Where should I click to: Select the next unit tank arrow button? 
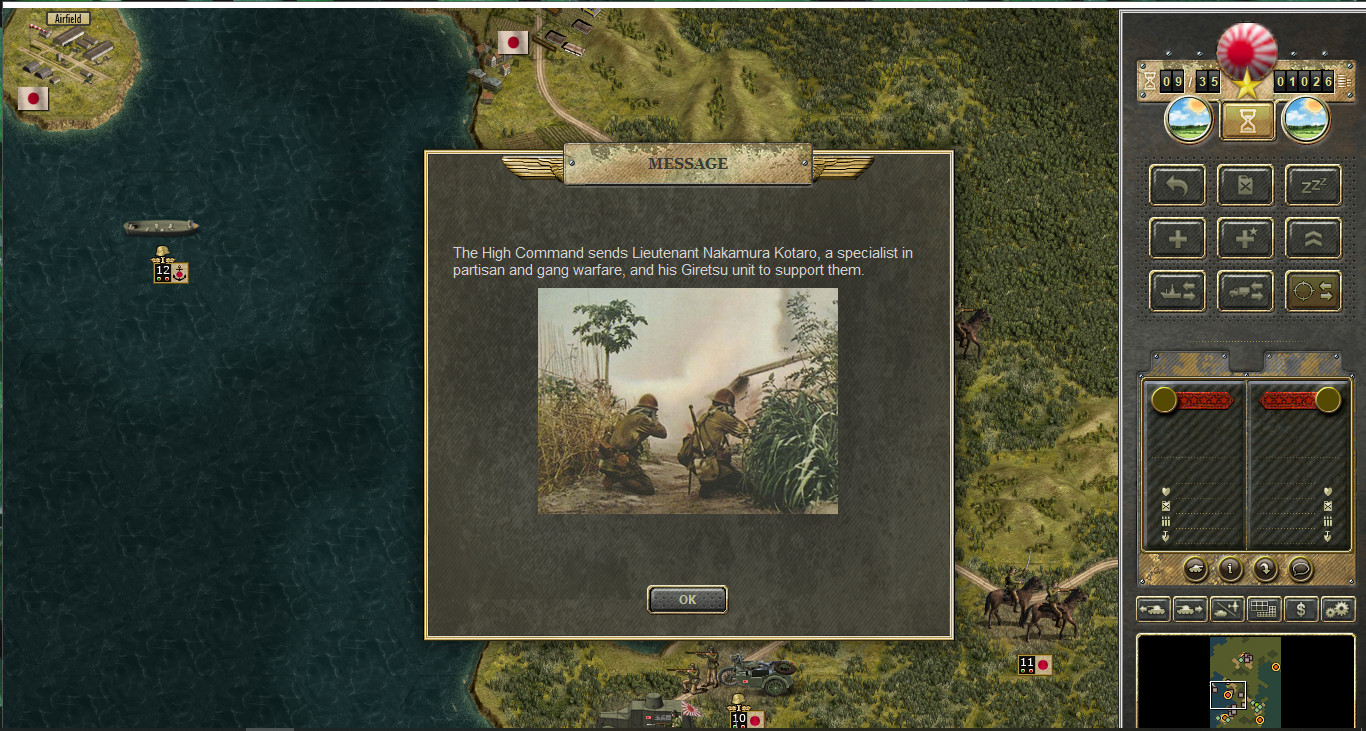point(1189,608)
